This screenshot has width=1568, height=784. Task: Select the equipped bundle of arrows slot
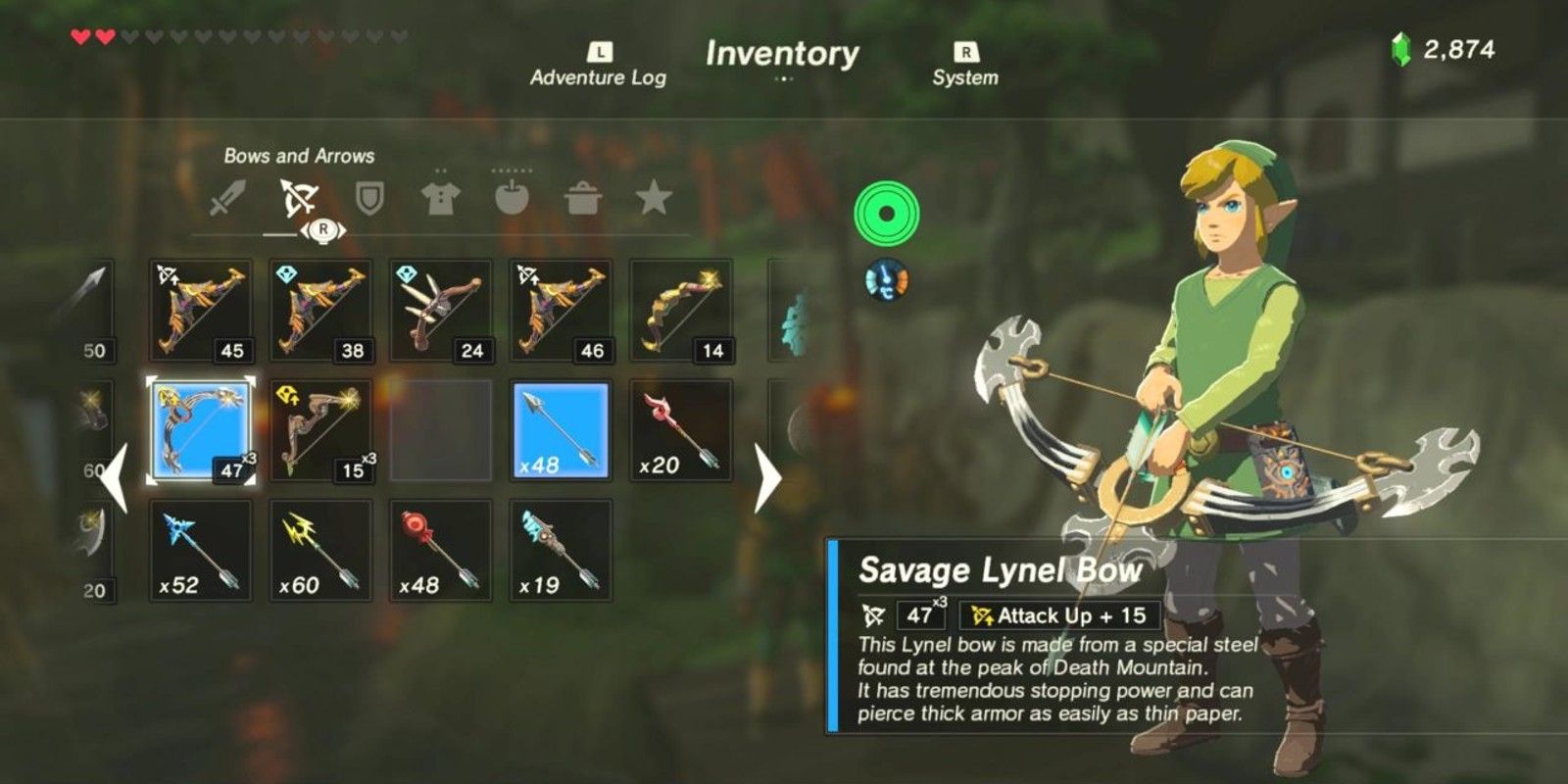pyautogui.click(x=559, y=429)
